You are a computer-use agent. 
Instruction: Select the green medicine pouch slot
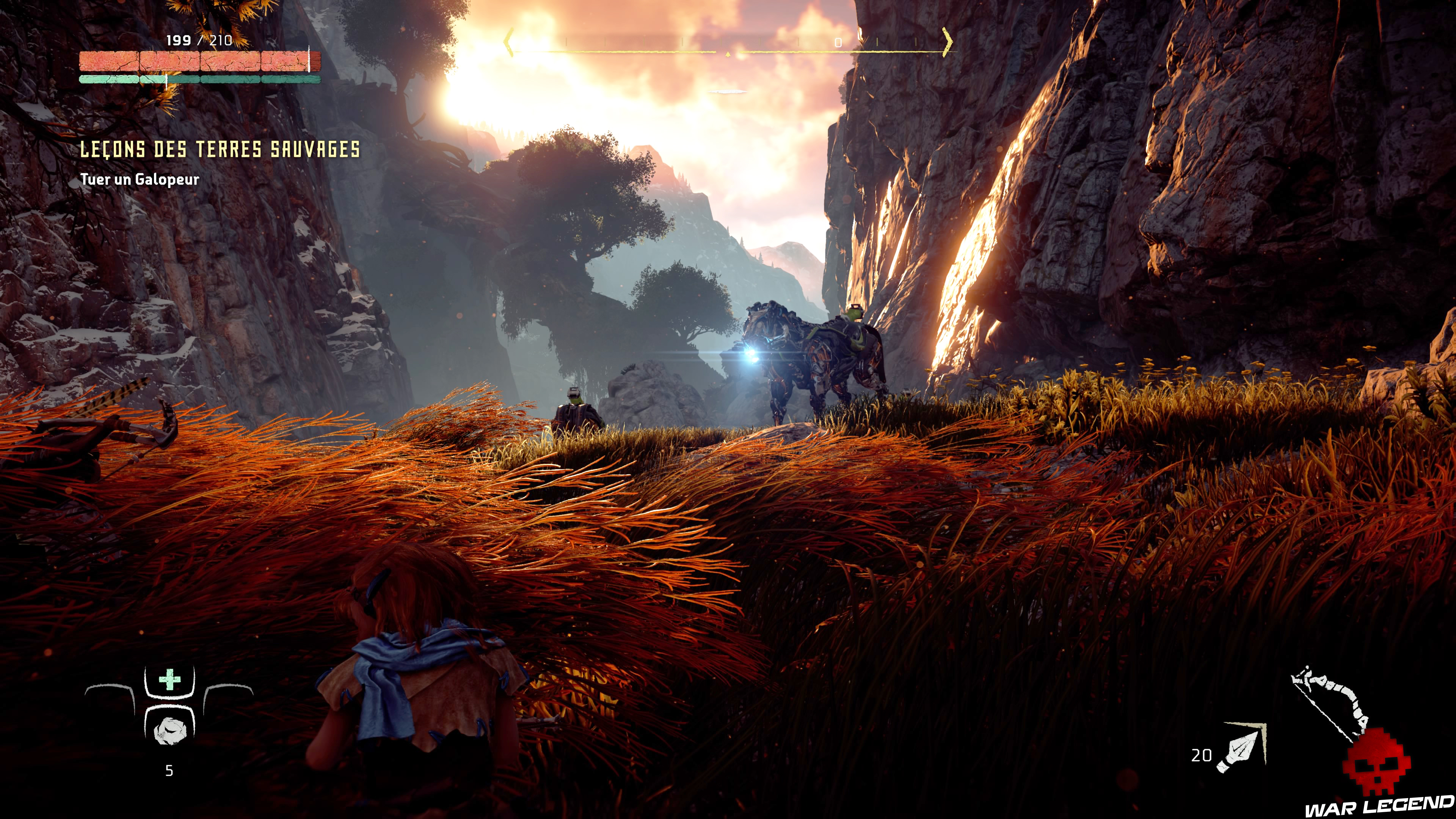pyautogui.click(x=169, y=681)
